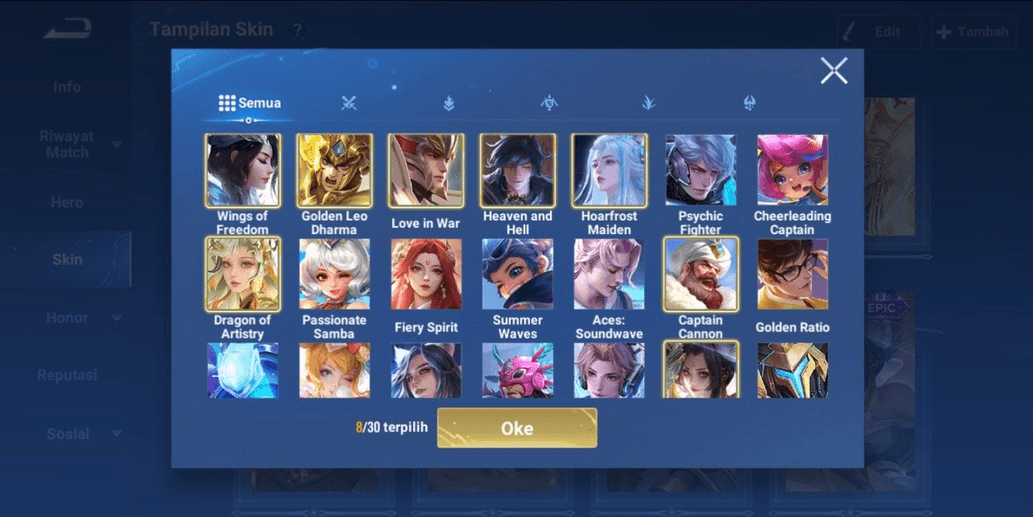Screen dimensions: 1033x517
Task: Choose the Hoarfrost Maiden skin
Action: pos(609,171)
